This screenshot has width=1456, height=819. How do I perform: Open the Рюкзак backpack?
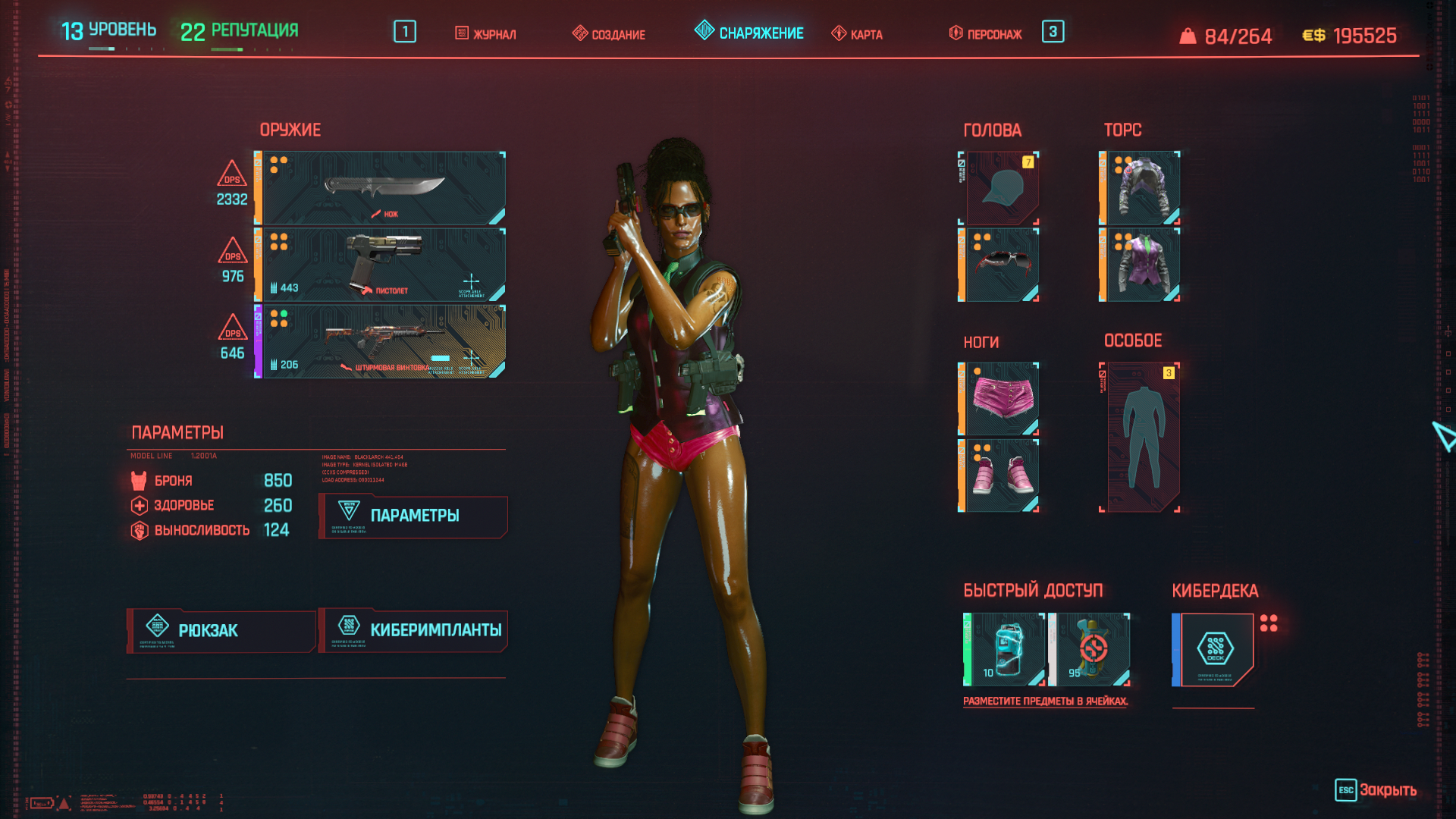tap(221, 630)
